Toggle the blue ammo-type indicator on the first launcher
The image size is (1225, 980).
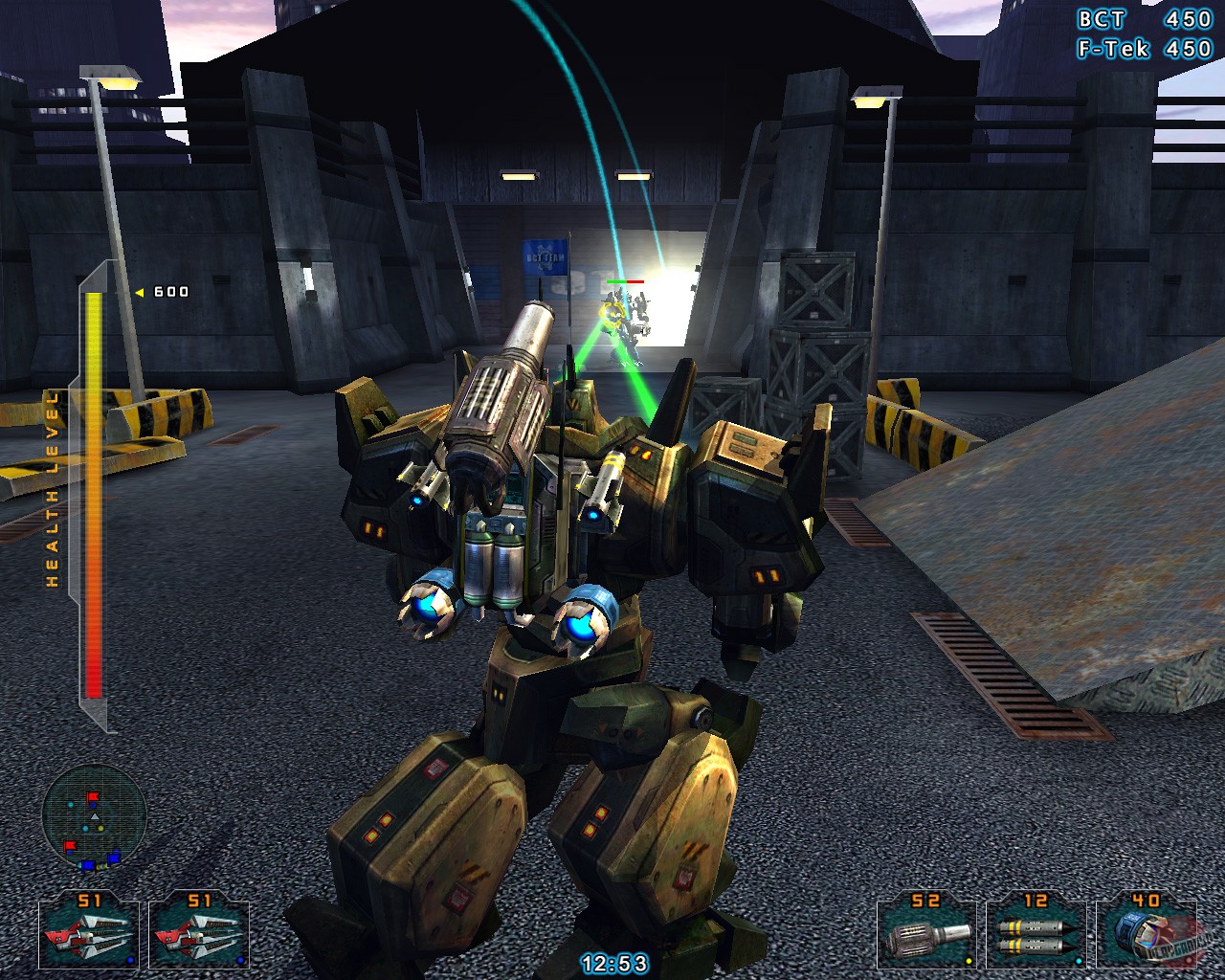pyautogui.click(x=128, y=960)
